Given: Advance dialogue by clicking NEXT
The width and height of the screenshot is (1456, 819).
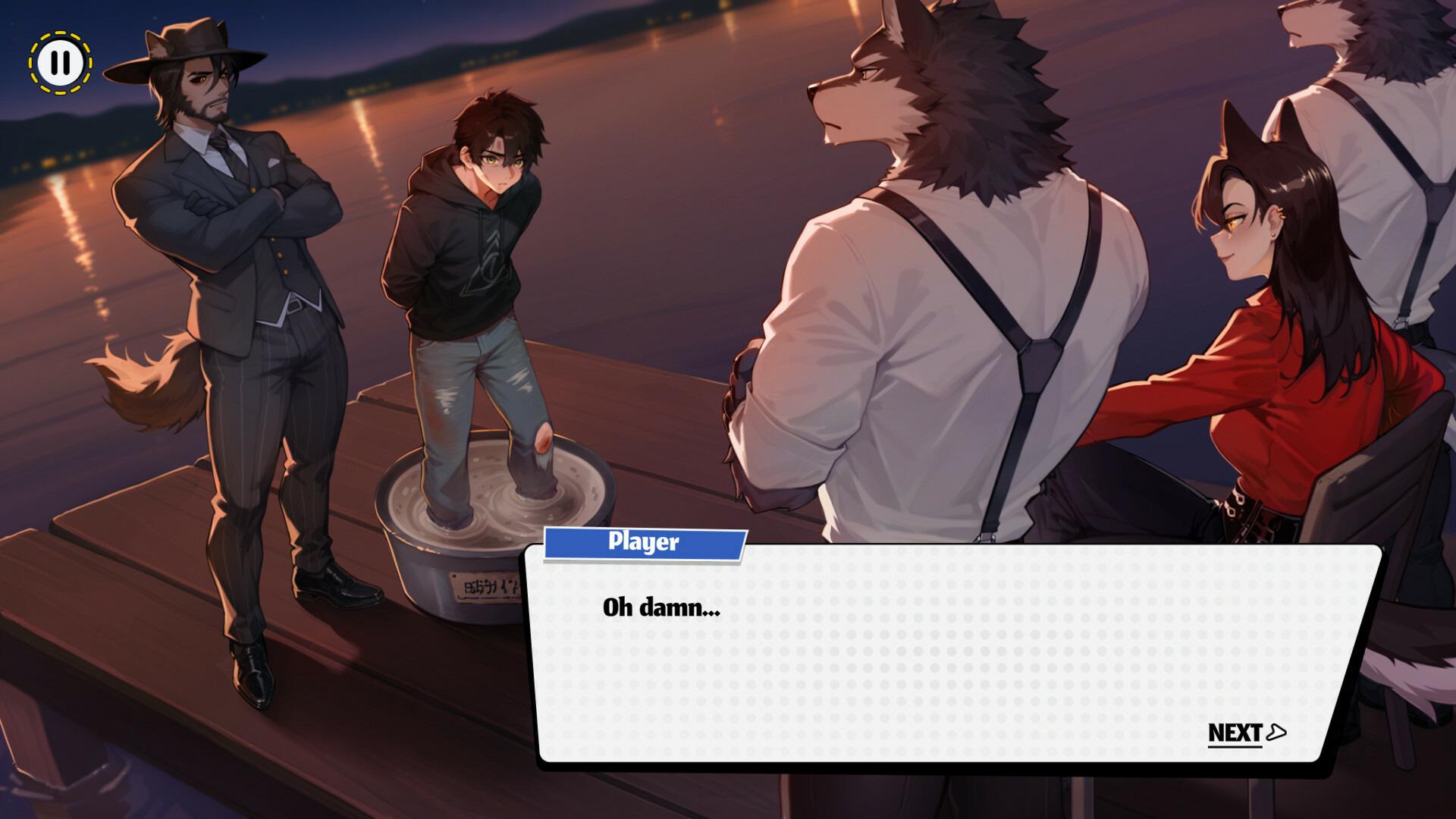Looking at the screenshot, I should click(1236, 732).
